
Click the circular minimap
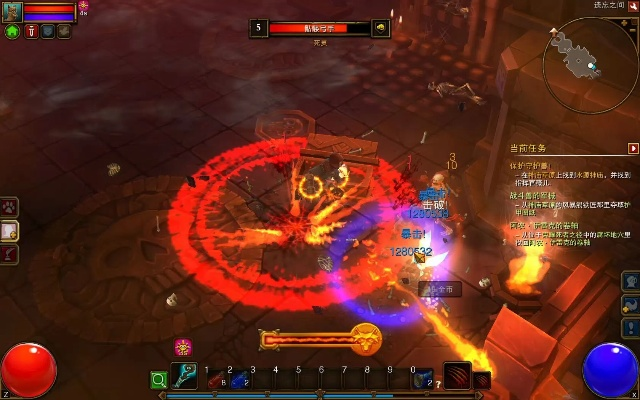590,64
